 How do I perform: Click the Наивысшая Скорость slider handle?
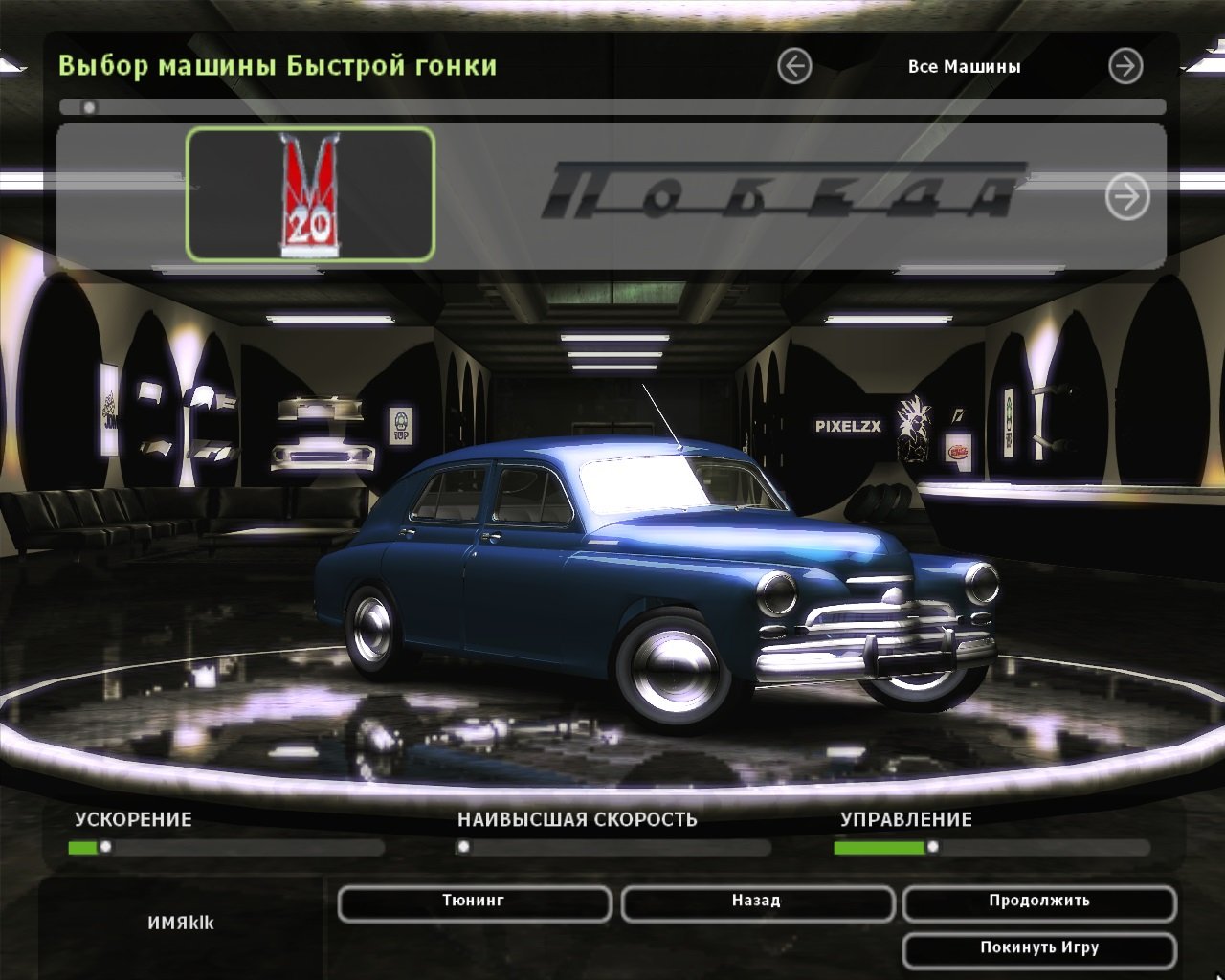point(466,845)
